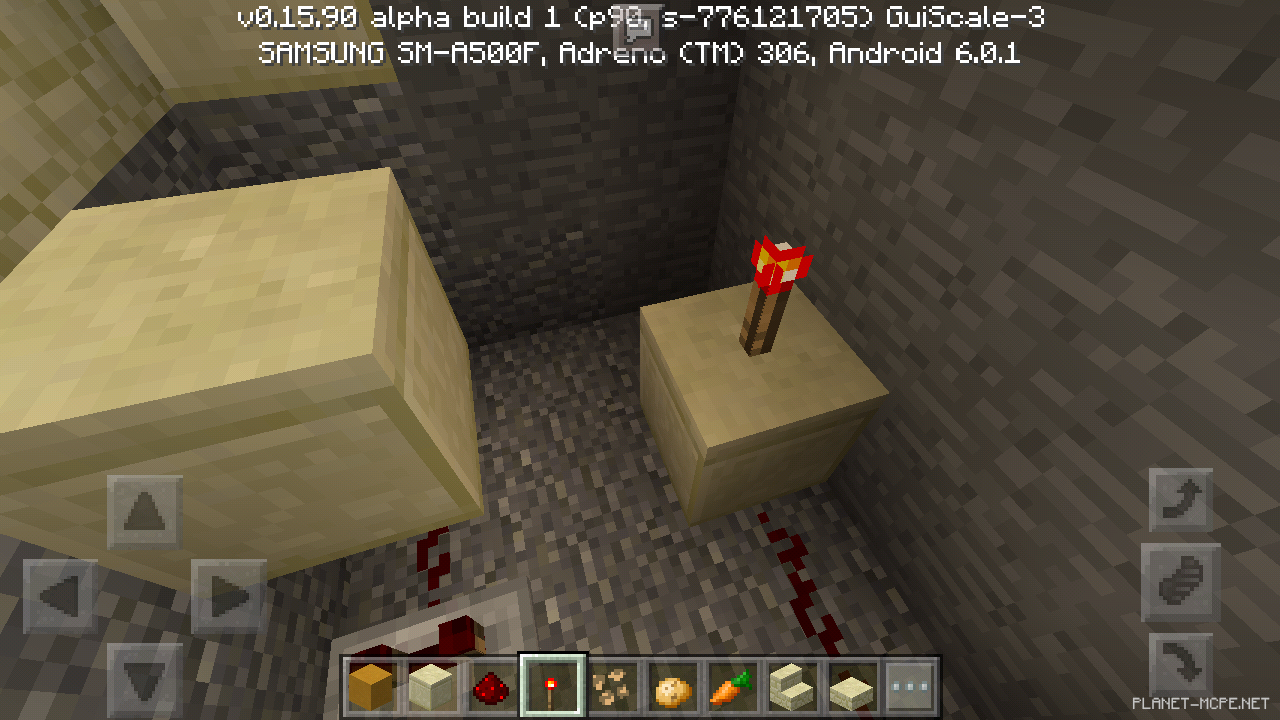1280x720 pixels.
Task: Tap the selected redstone torch hotbar slot
Action: (550, 684)
